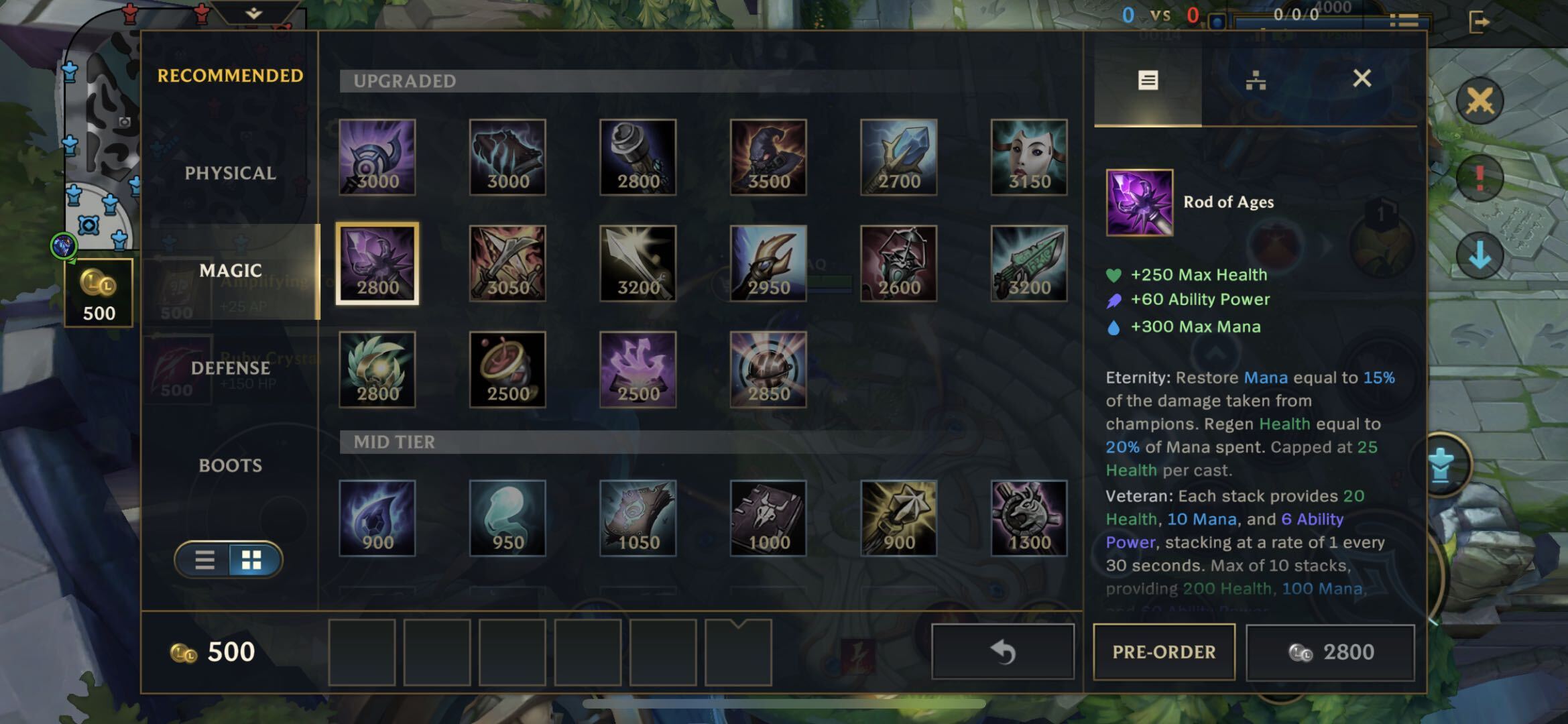The height and width of the screenshot is (724, 1568).
Task: Pick the 2700 gold crystal staff item
Action: point(898,158)
